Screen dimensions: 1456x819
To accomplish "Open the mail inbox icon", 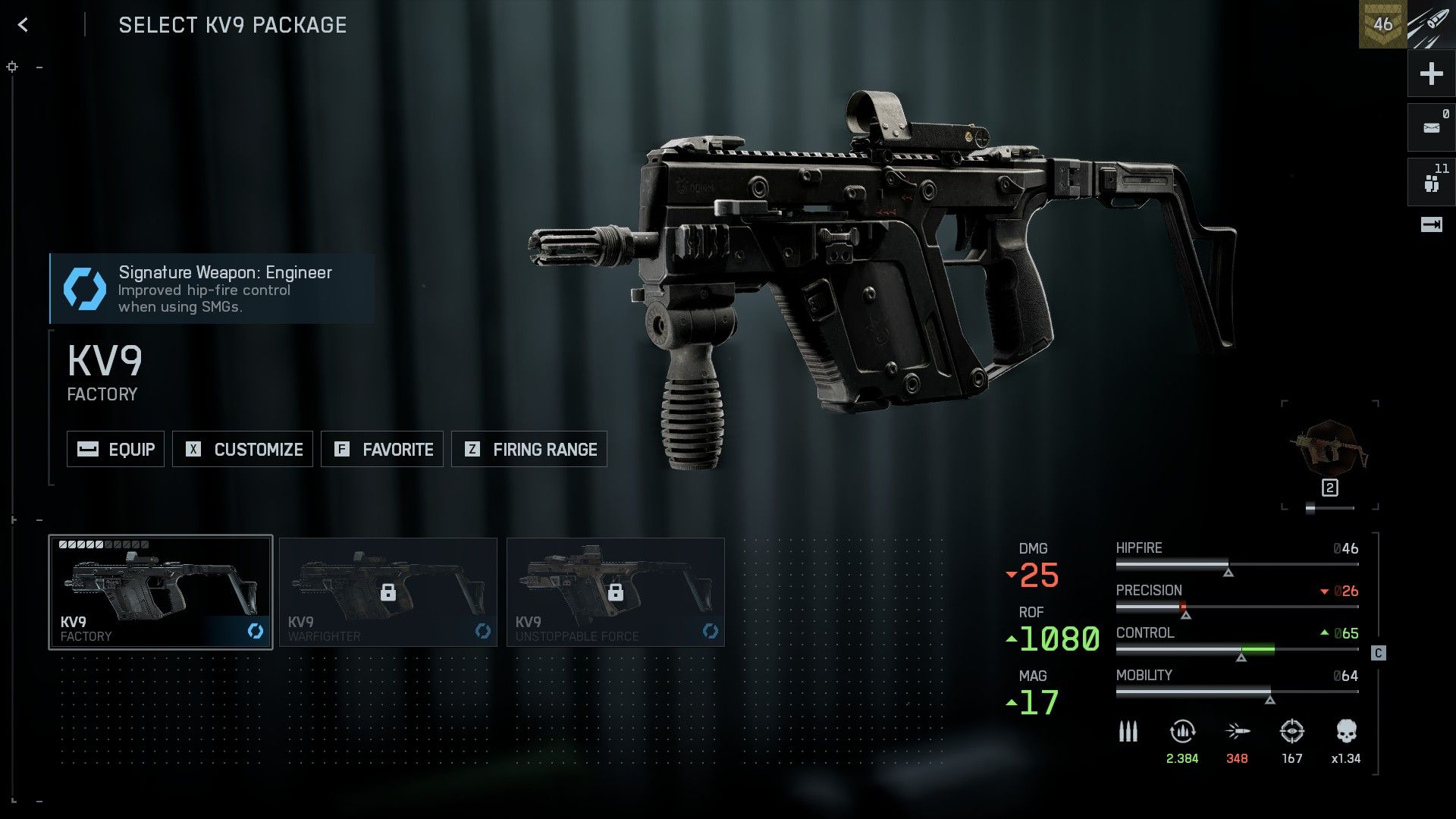I will click(x=1431, y=127).
